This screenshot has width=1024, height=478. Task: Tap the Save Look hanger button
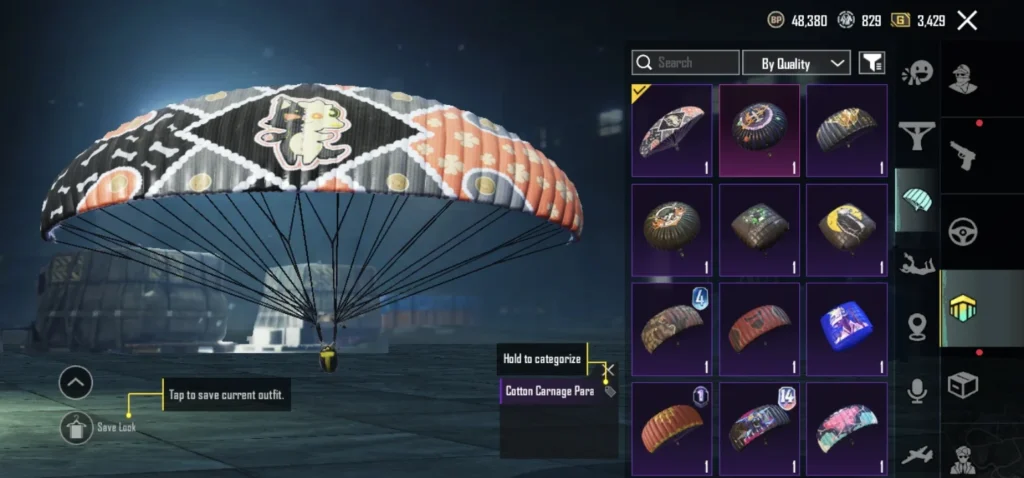click(x=76, y=427)
